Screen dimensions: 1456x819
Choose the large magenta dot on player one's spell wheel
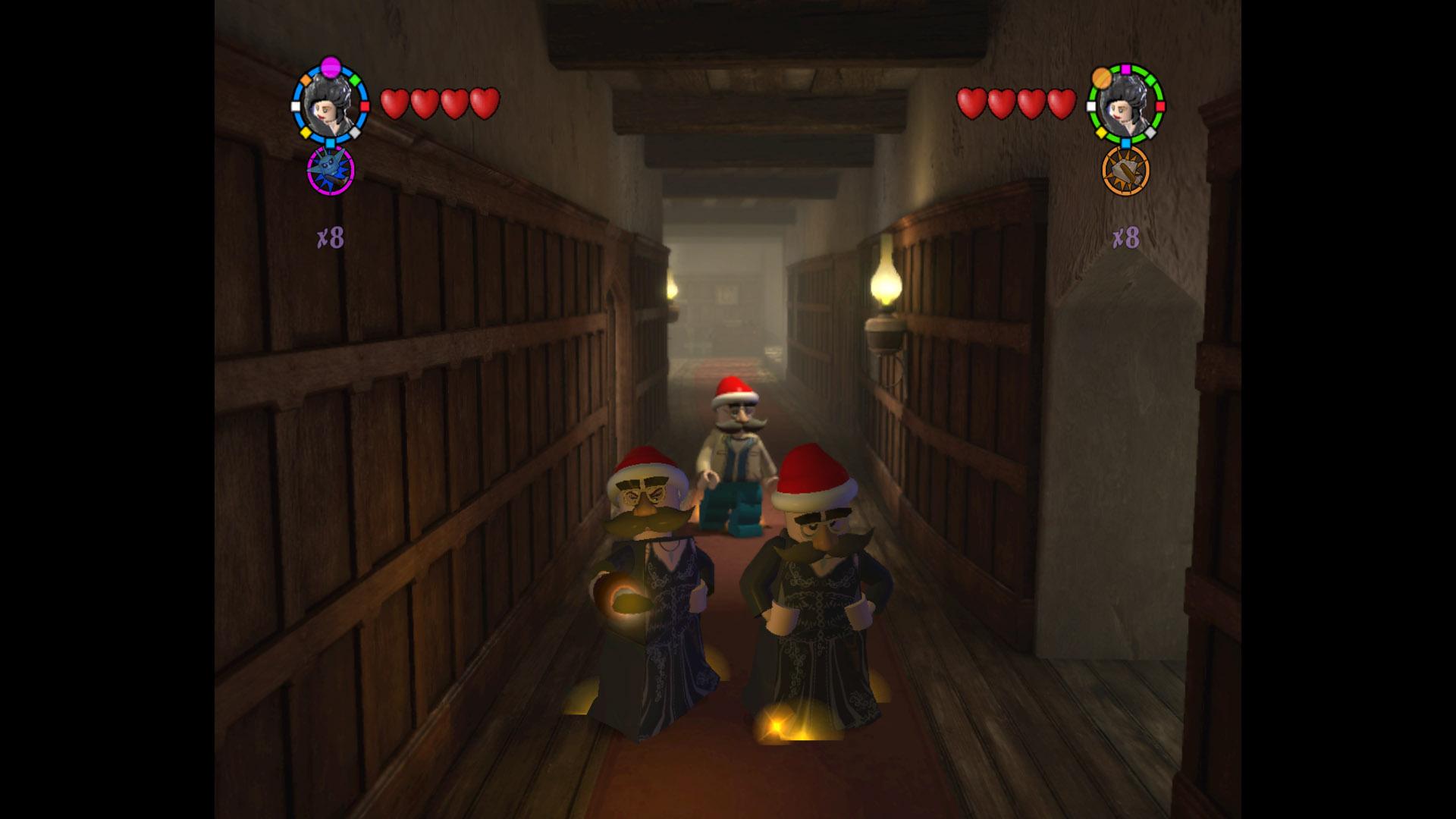pos(330,67)
